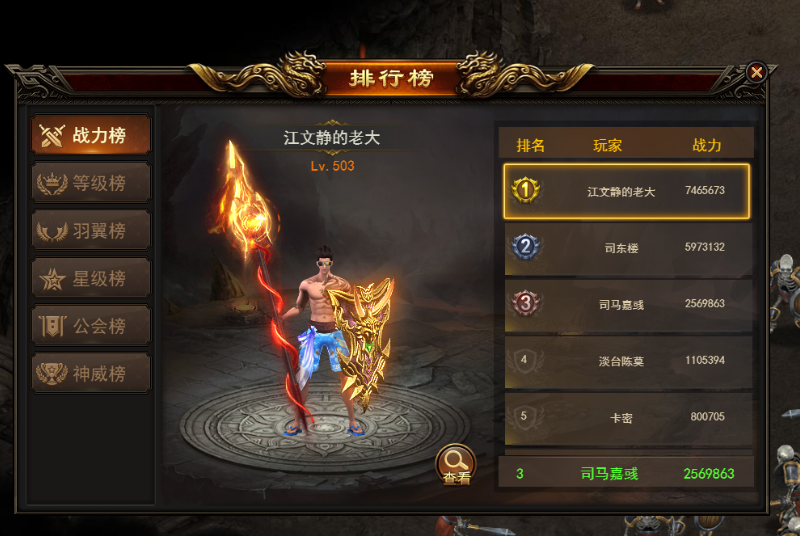Select the rank 3 player row with 3 medal
Image resolution: width=800 pixels, height=536 pixels.
[x=626, y=304]
